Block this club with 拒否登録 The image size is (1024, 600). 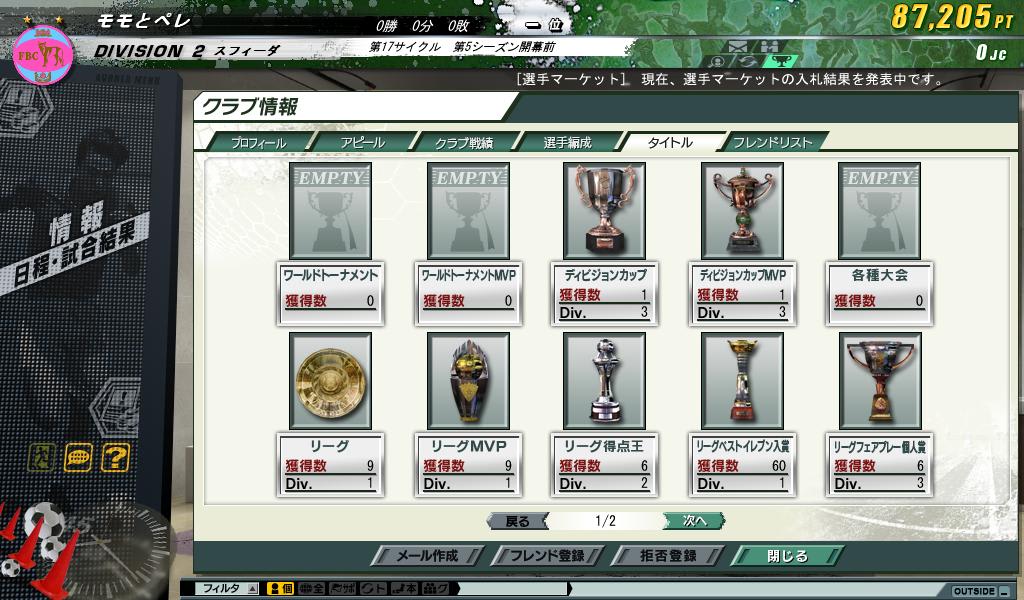[667, 556]
